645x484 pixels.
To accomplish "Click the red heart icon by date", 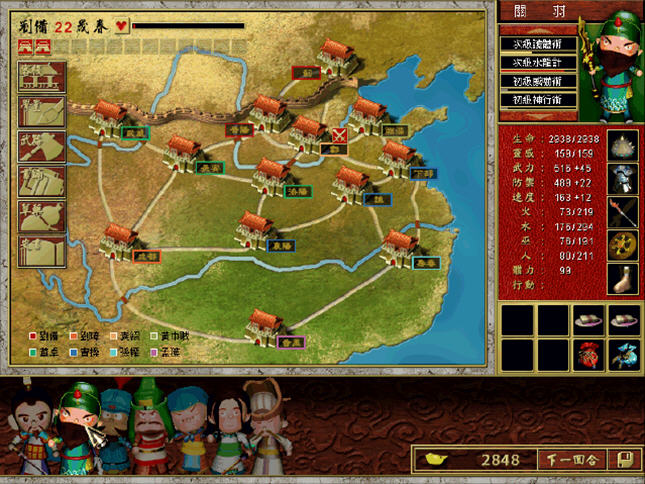I will [122, 26].
